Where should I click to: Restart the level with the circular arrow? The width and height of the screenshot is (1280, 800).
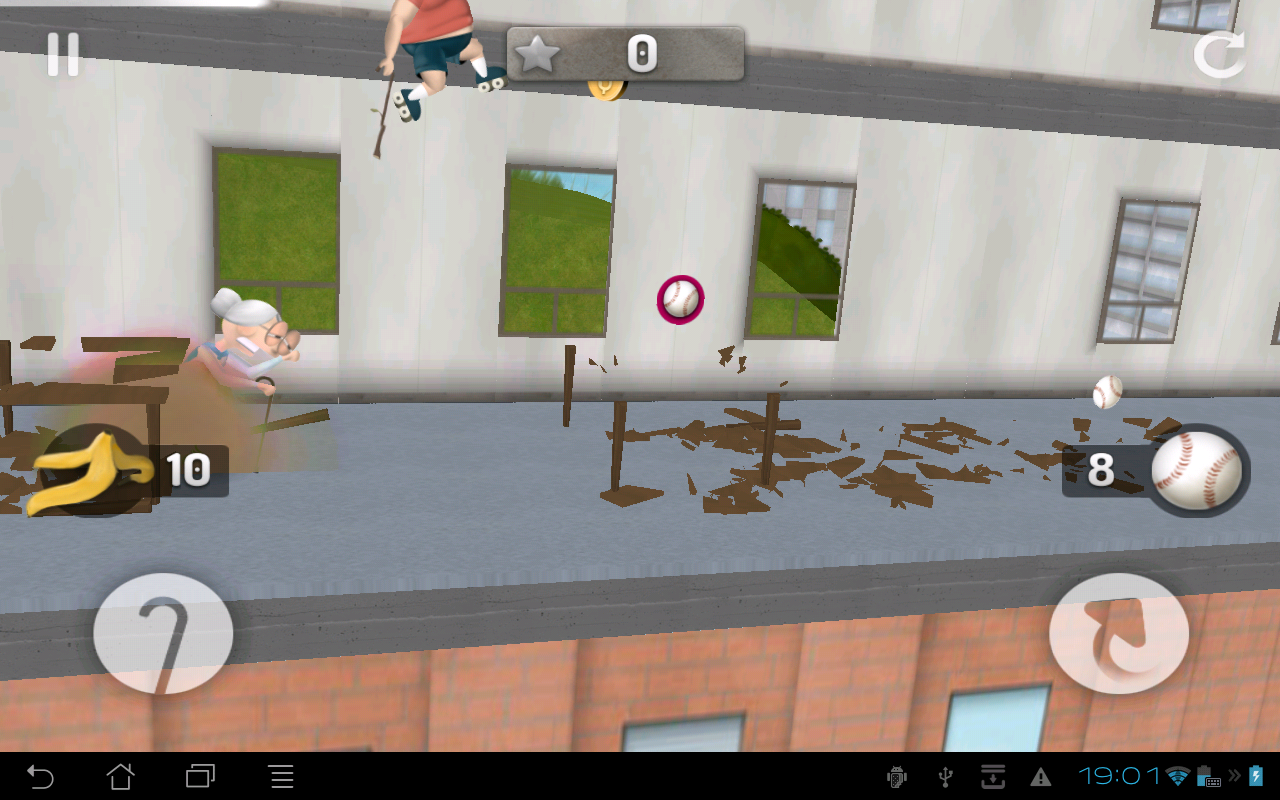[x=1219, y=55]
